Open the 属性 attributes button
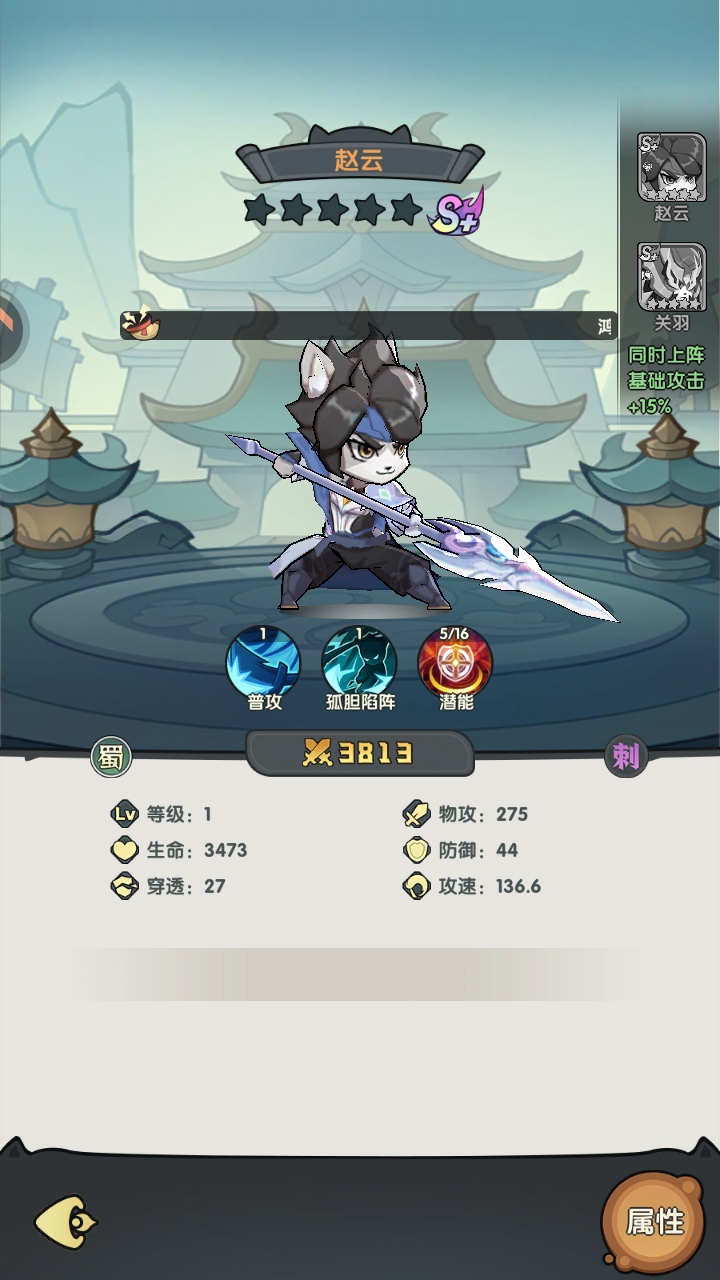Image resolution: width=720 pixels, height=1280 pixels. point(655,1220)
